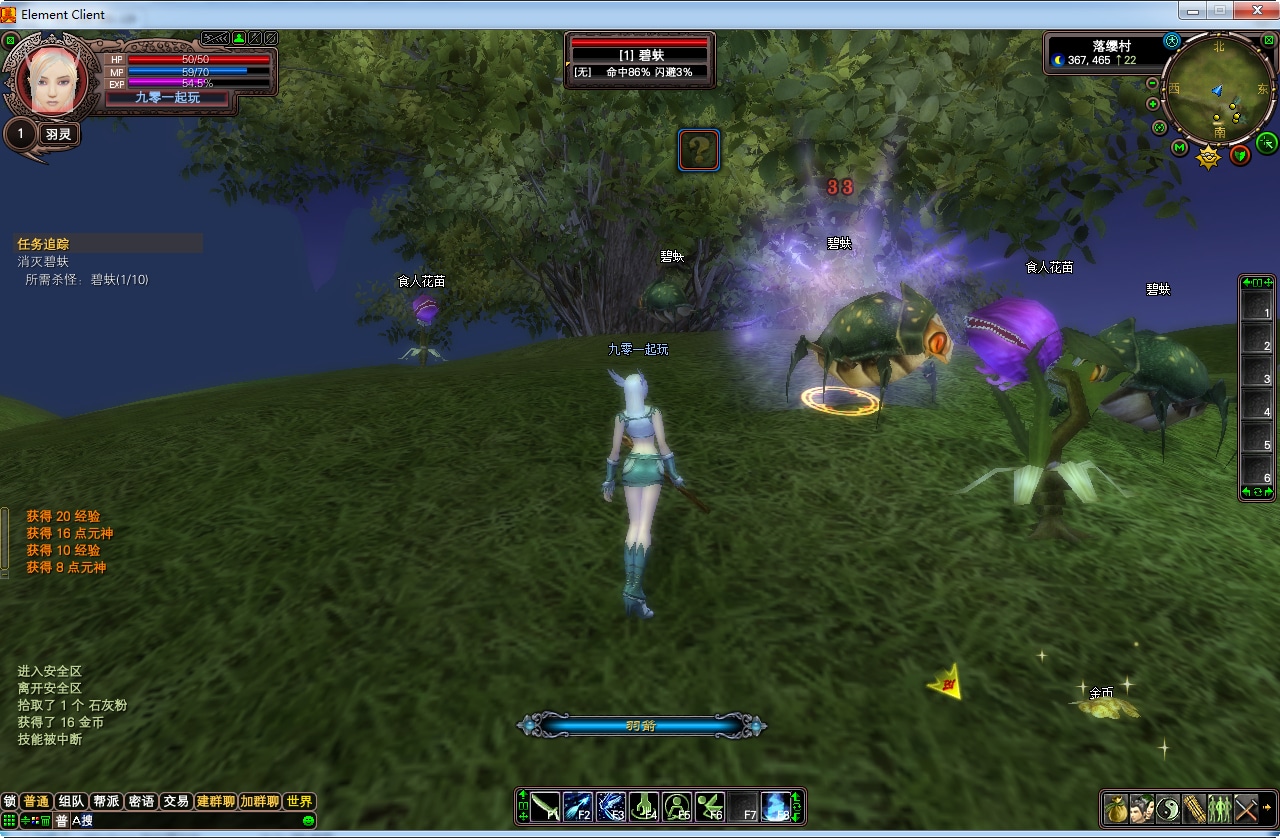Use the F2 blue arrow skill

coord(578,806)
